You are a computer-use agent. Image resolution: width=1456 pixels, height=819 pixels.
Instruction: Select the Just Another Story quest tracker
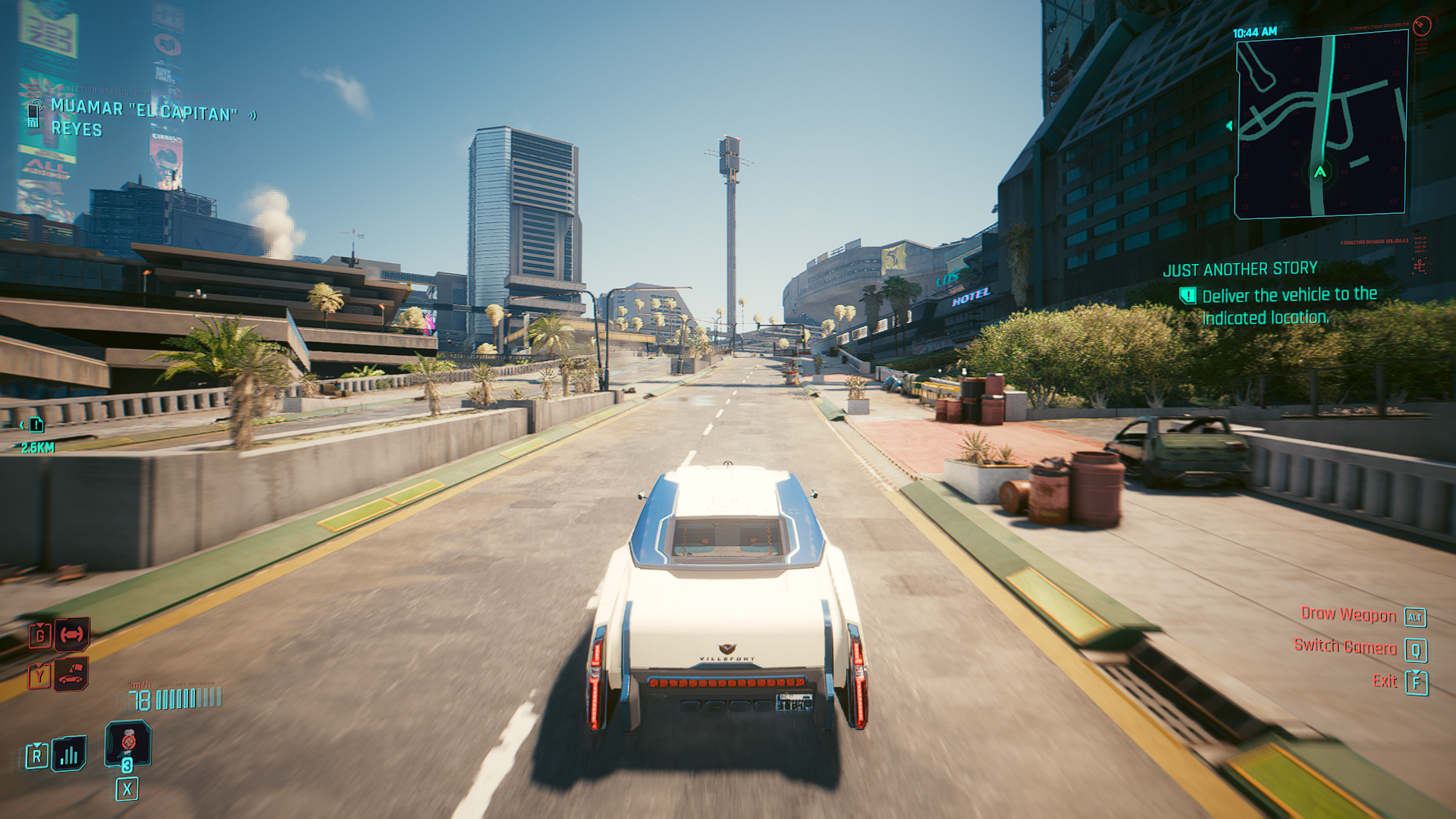(x=1240, y=269)
